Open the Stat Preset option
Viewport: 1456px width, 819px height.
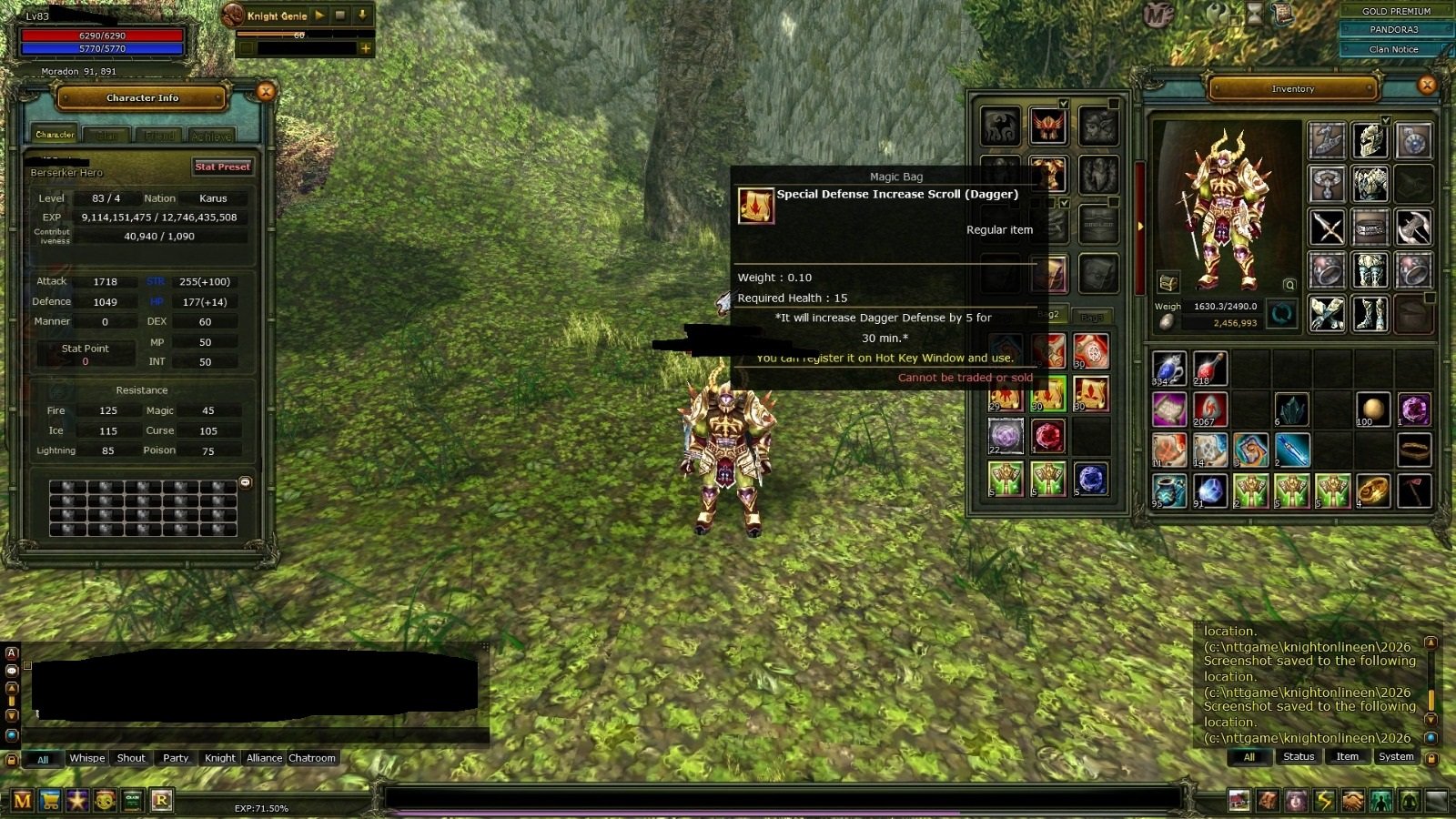[x=222, y=167]
